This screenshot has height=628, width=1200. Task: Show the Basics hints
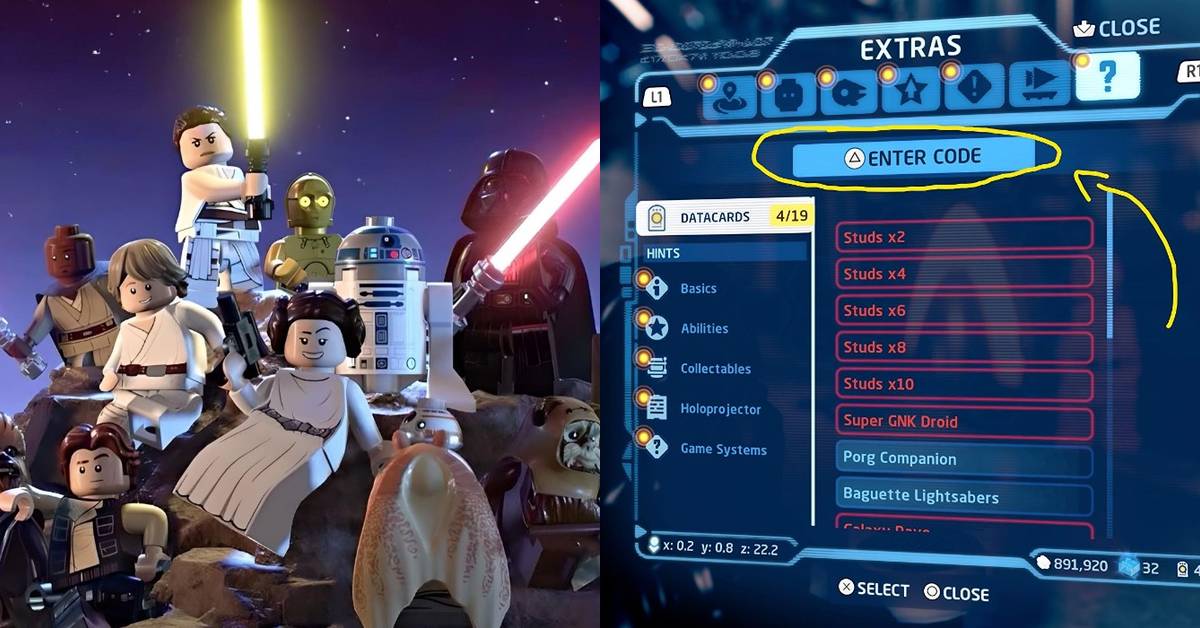699,289
